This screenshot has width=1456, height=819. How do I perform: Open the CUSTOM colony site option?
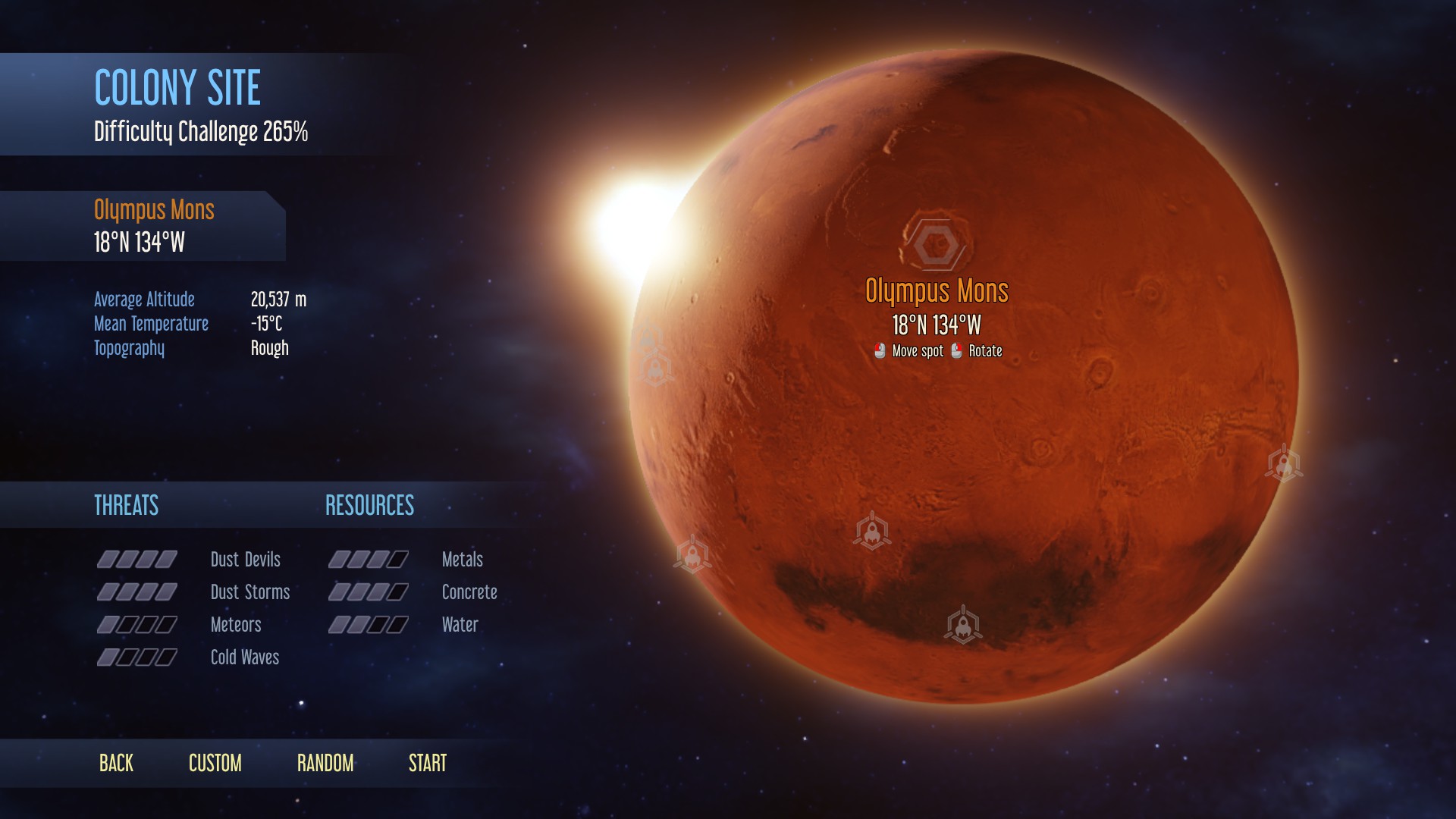point(215,763)
